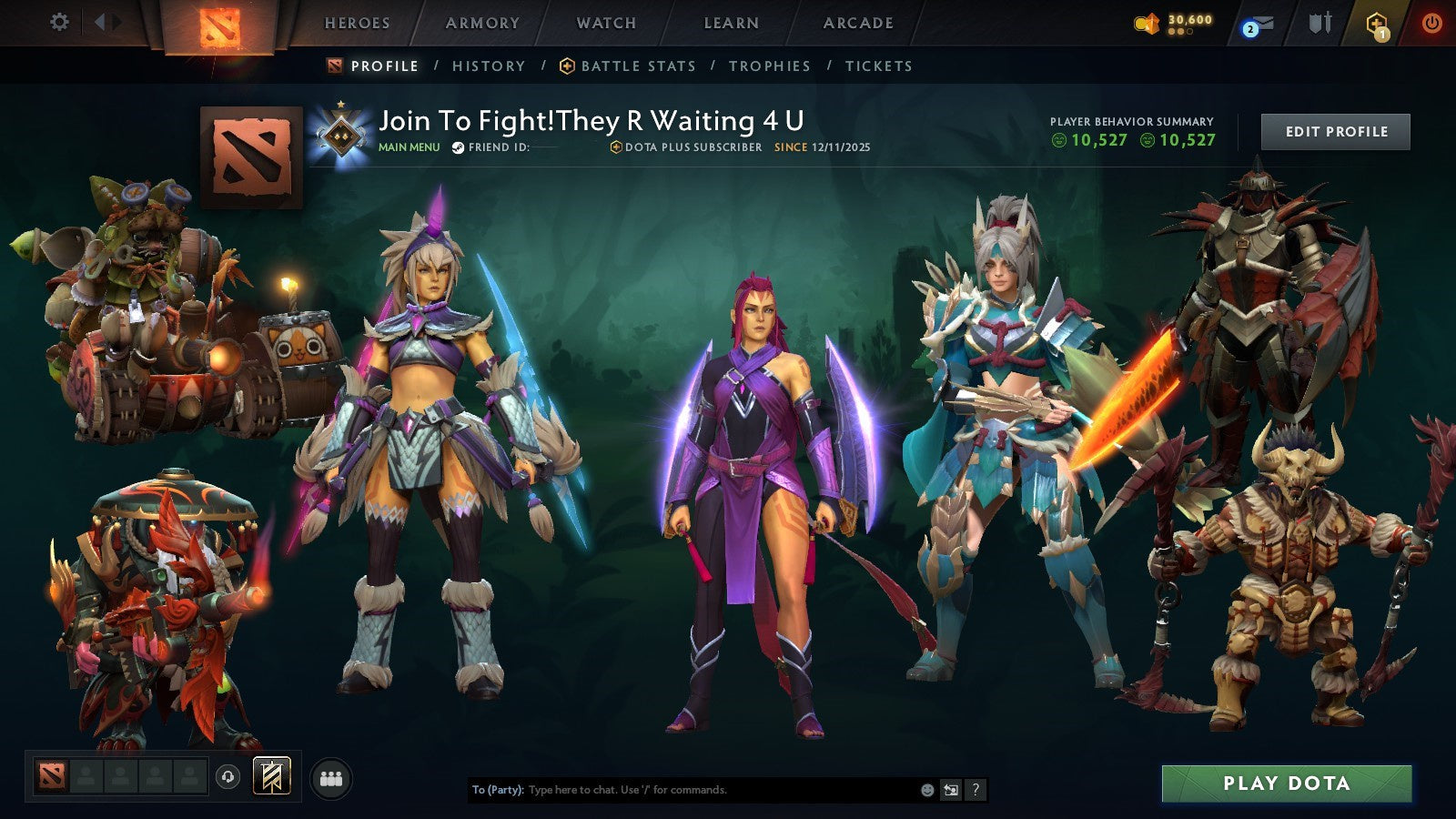Open the Dota Plus hexagon icon
1456x819 pixels.
tap(1376, 24)
